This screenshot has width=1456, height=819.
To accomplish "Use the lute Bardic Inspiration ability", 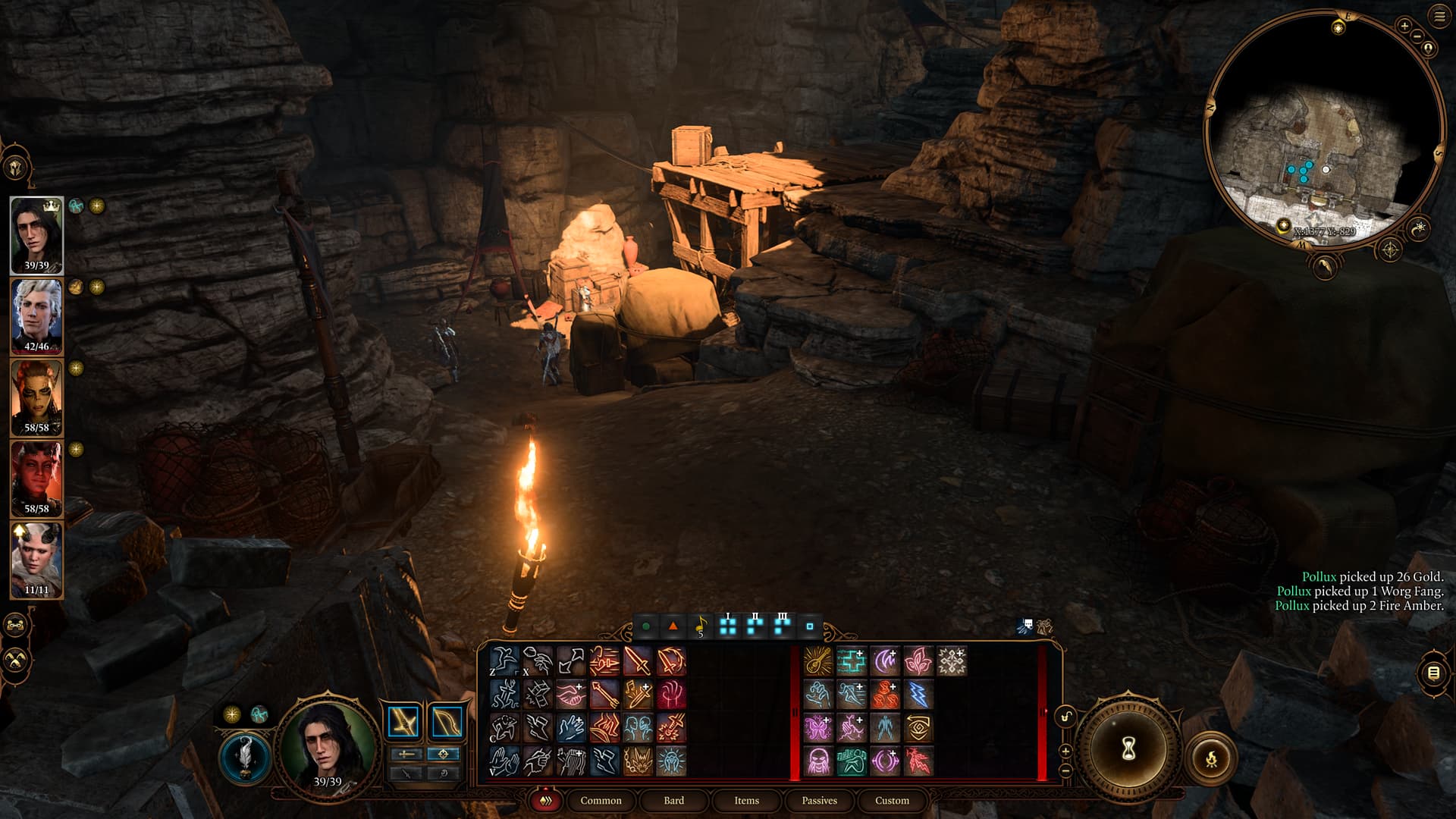I will (817, 661).
